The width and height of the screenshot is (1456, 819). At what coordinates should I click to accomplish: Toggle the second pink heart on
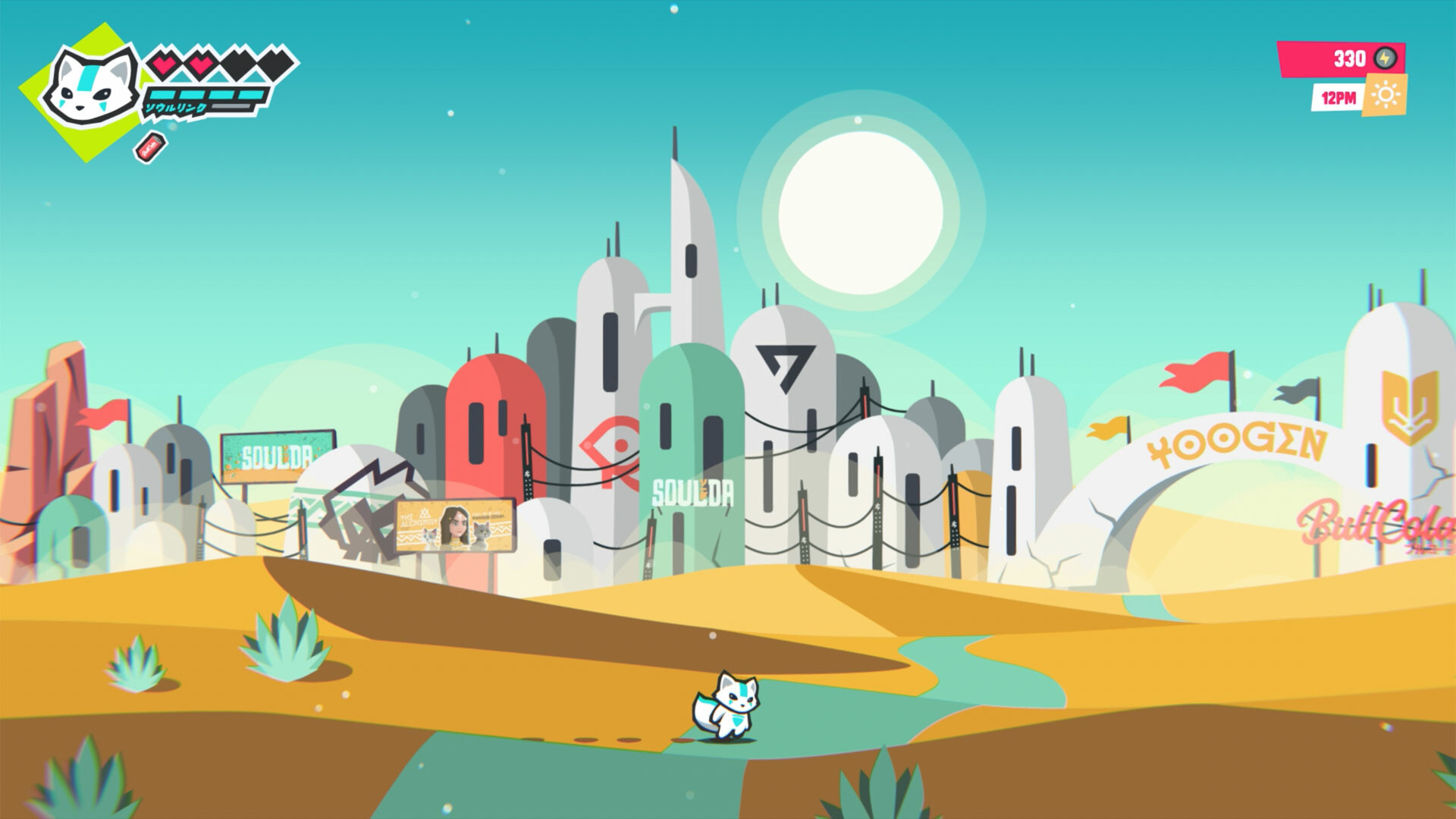tap(200, 64)
